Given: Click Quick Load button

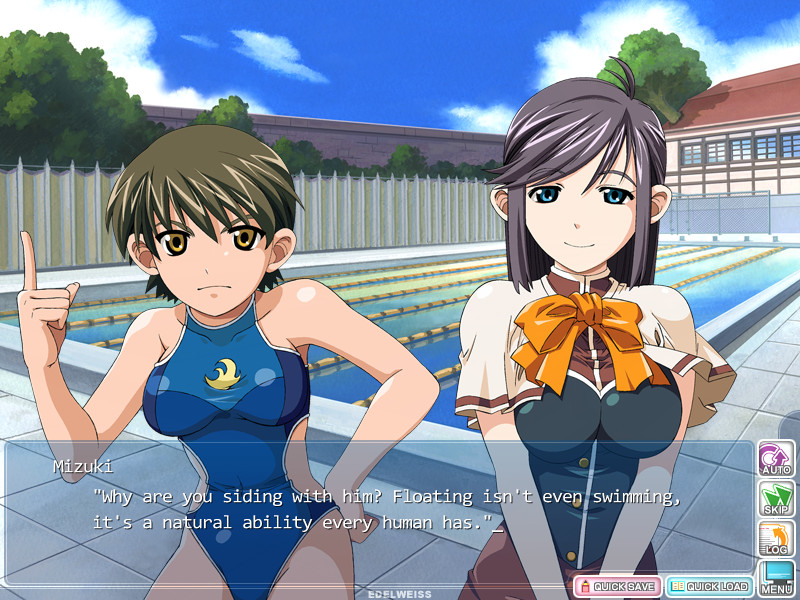Looking at the screenshot, I should click(709, 586).
